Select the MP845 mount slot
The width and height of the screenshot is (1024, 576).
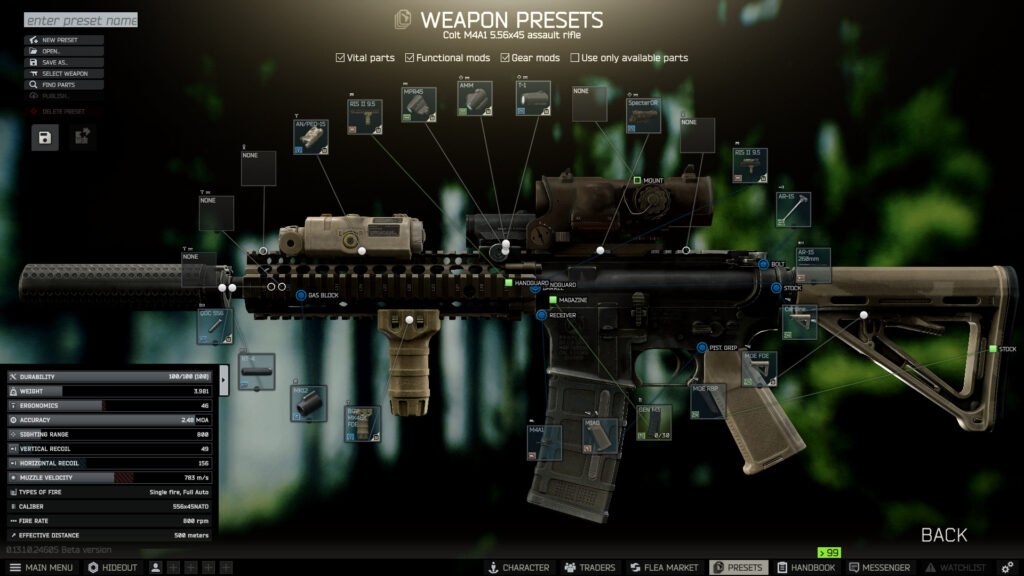pyautogui.click(x=419, y=105)
